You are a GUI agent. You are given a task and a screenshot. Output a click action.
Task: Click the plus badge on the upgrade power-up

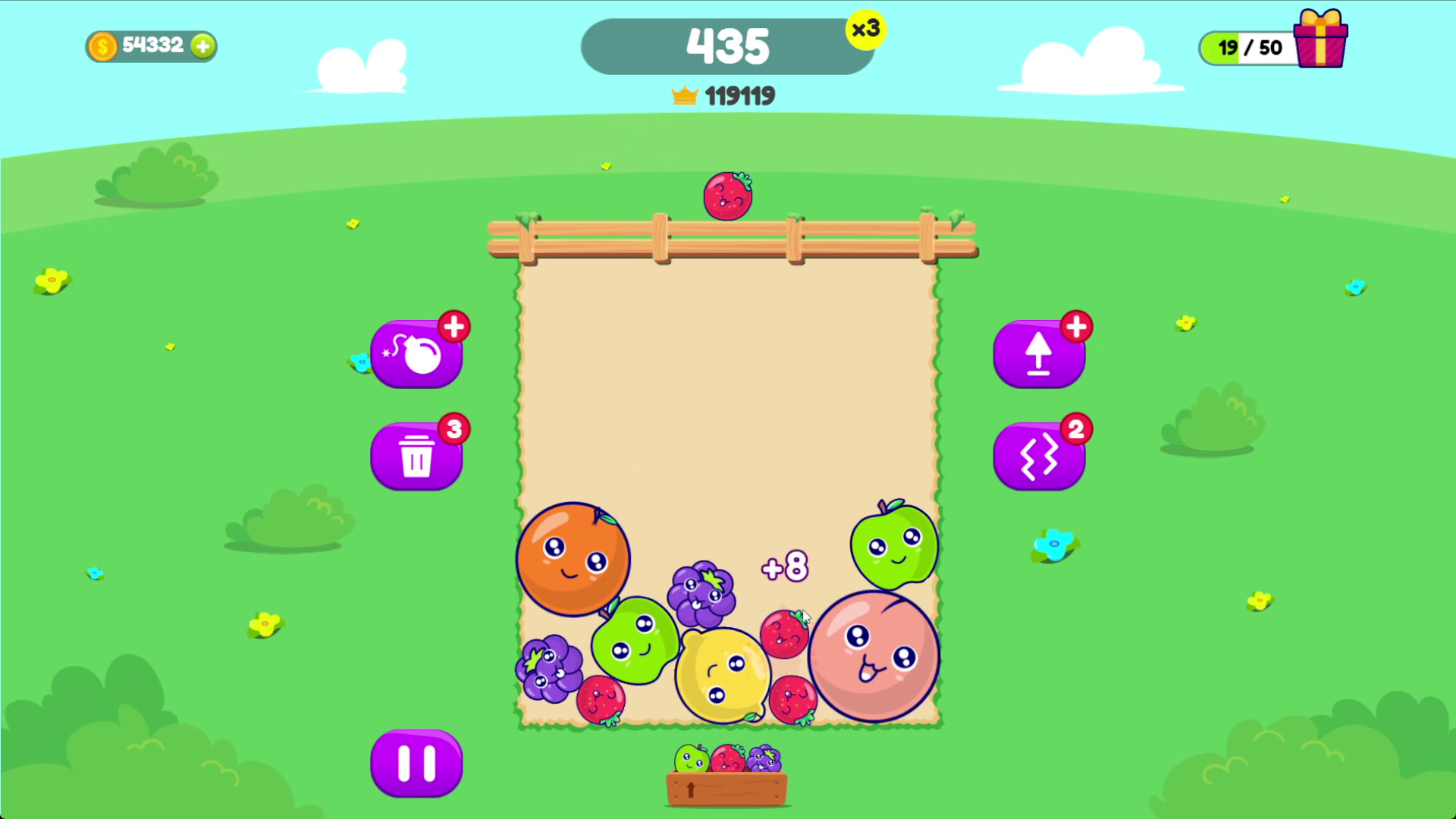[1076, 326]
